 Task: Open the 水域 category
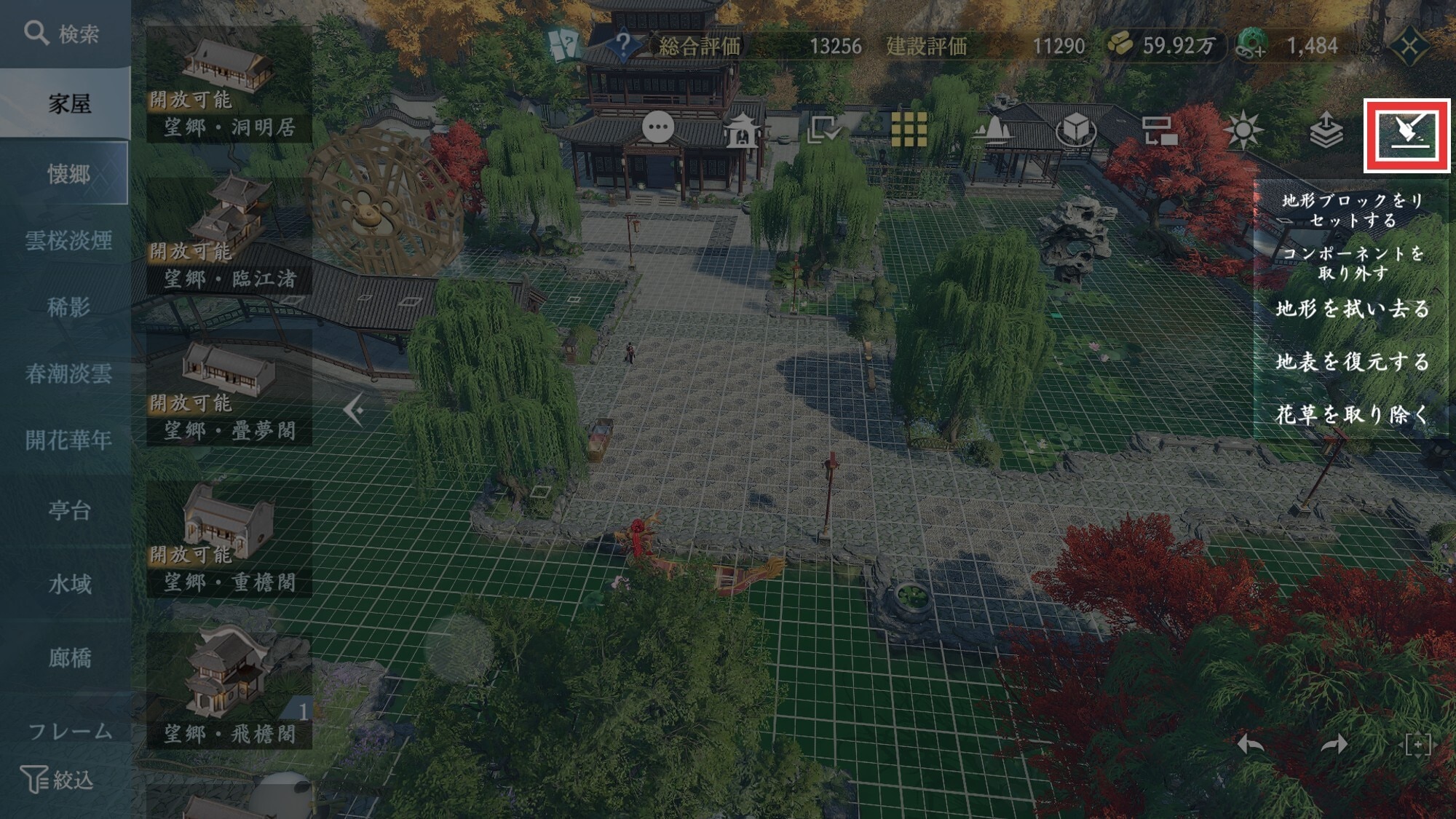69,584
